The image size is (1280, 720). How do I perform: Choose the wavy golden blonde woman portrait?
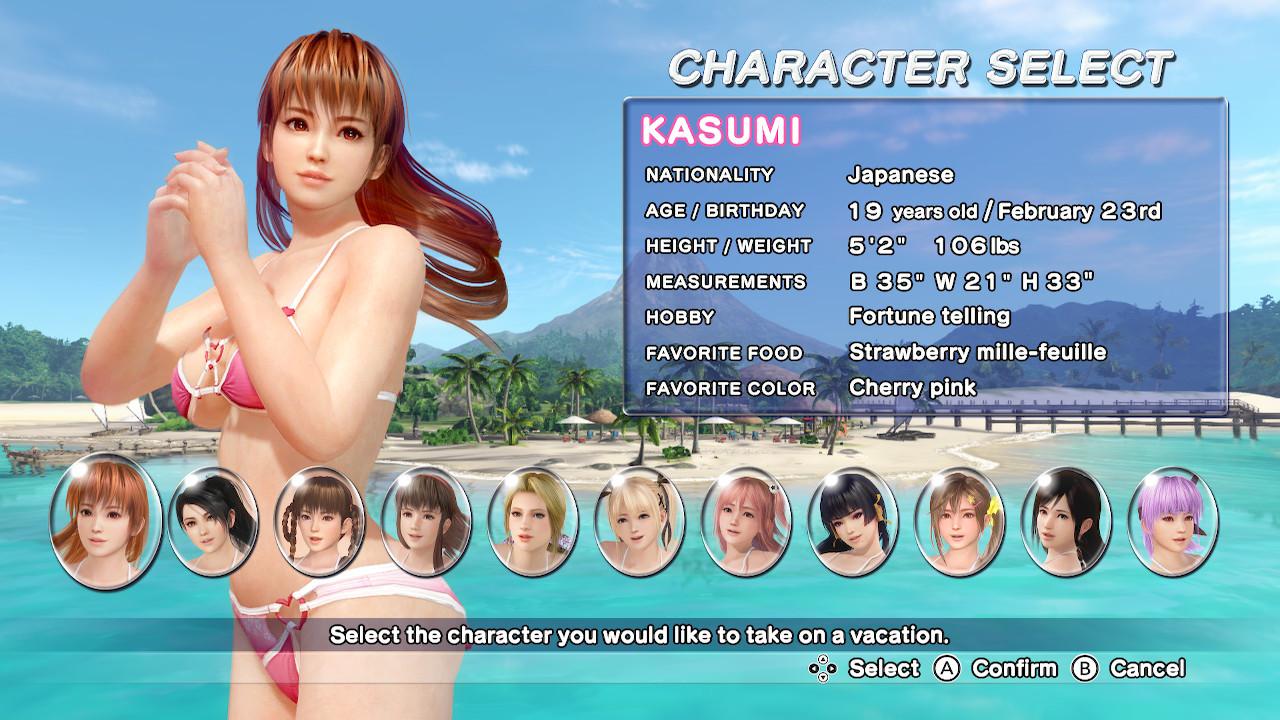click(533, 521)
